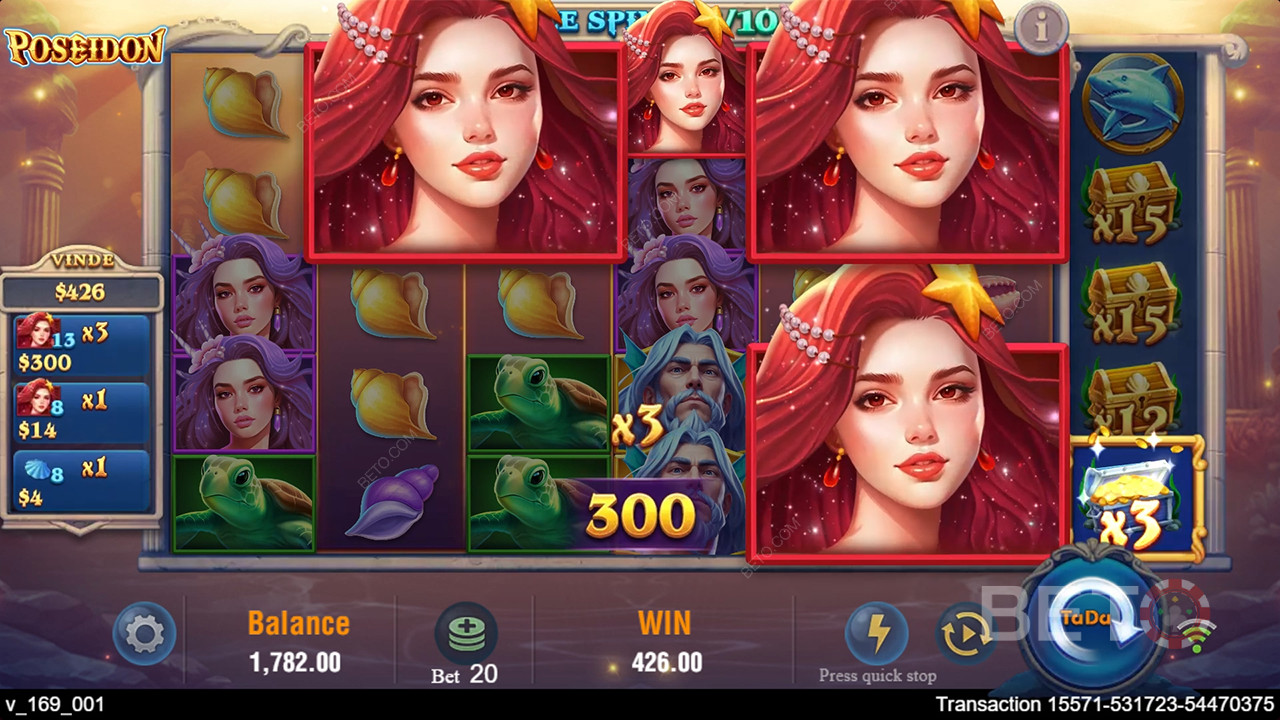Screen dimensions: 1280x720
Task: Toggle the lightning bolt quick stop
Action: [x=877, y=632]
